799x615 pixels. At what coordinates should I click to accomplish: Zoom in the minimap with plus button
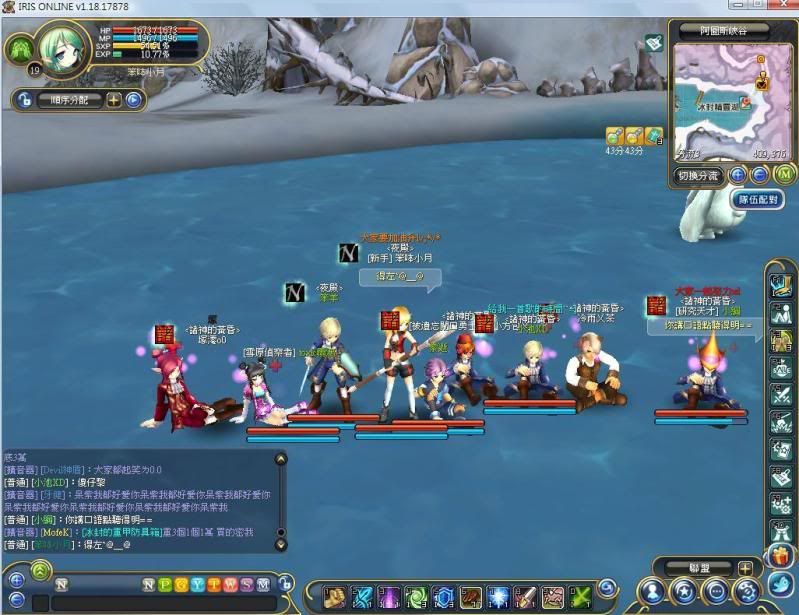(738, 174)
